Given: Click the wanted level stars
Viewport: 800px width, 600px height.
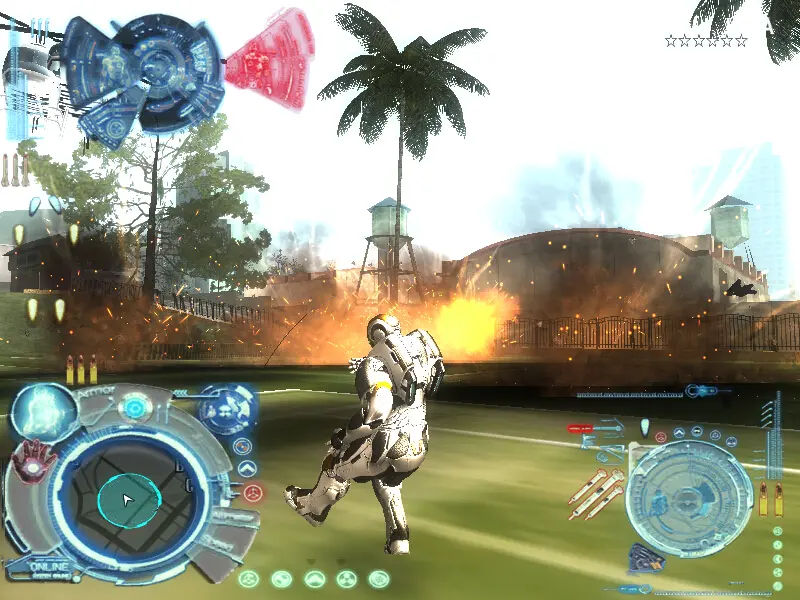Looking at the screenshot, I should click(706, 41).
